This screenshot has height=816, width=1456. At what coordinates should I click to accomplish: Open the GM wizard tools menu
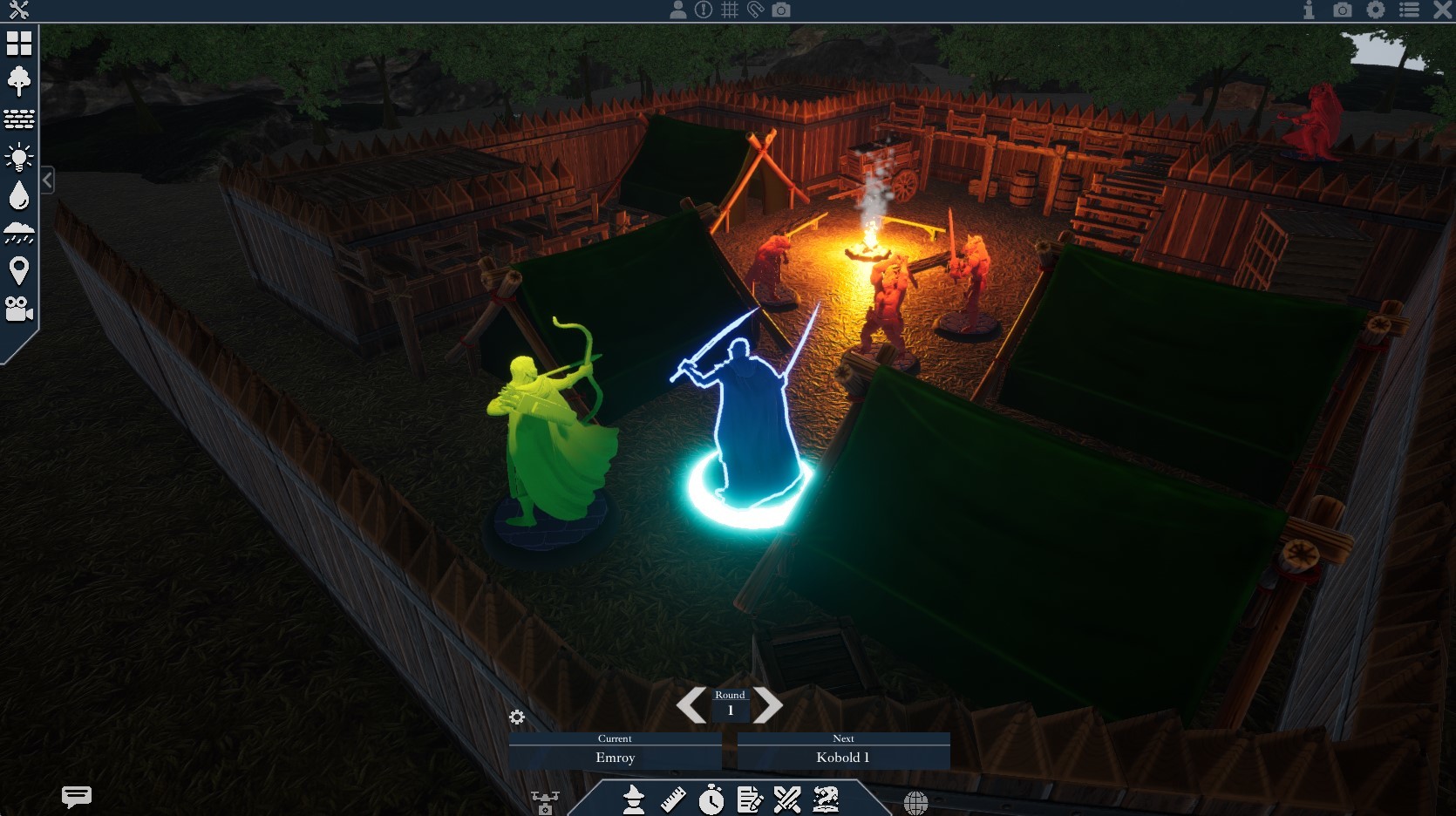pos(634,800)
